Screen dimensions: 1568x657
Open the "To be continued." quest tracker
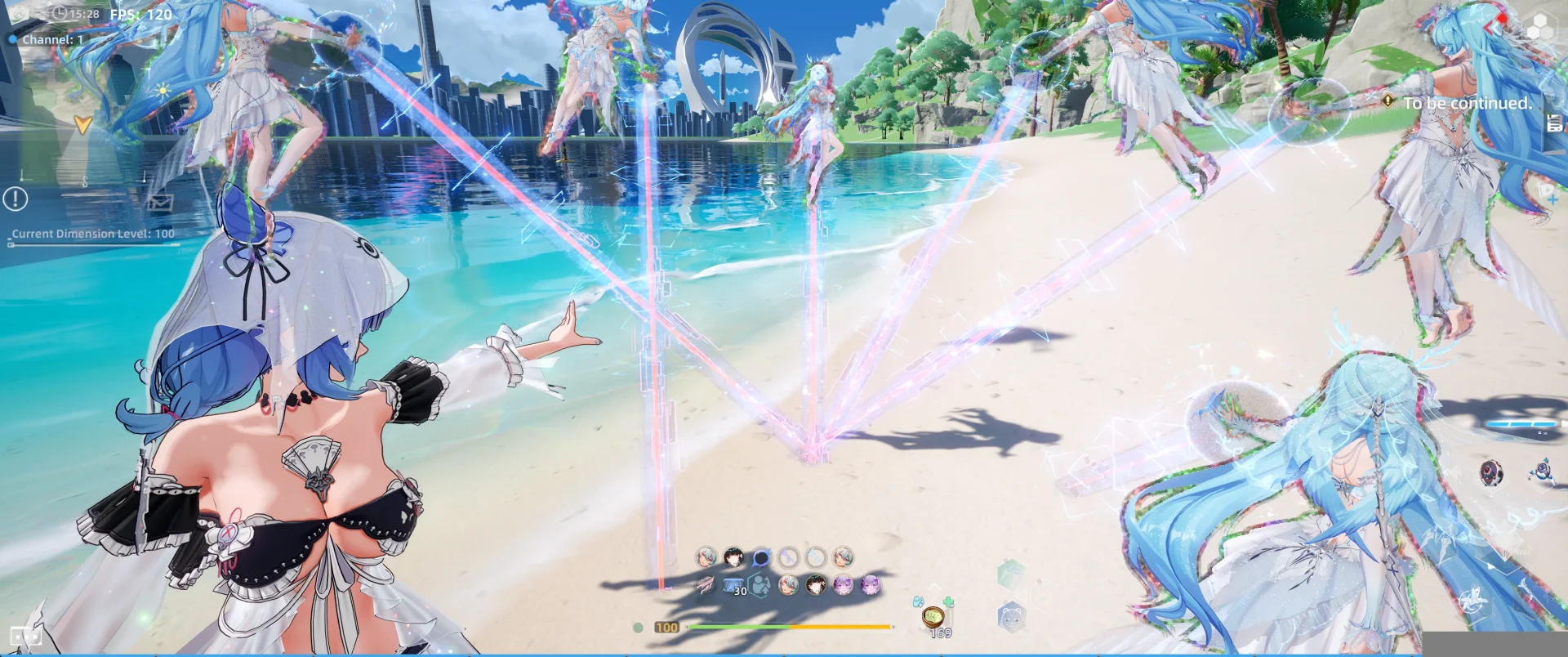1467,103
